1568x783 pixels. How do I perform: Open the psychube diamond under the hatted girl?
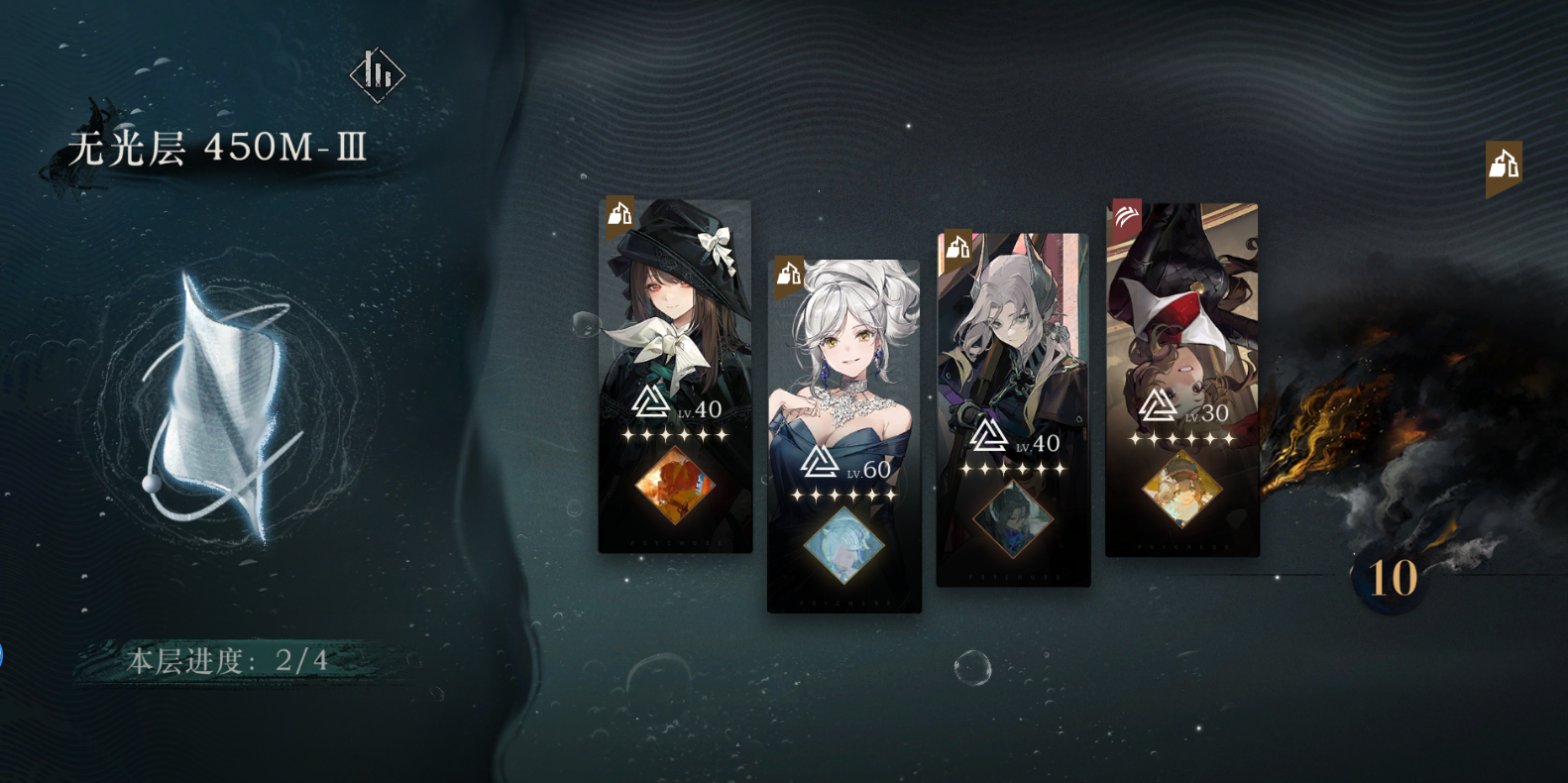tap(675, 484)
